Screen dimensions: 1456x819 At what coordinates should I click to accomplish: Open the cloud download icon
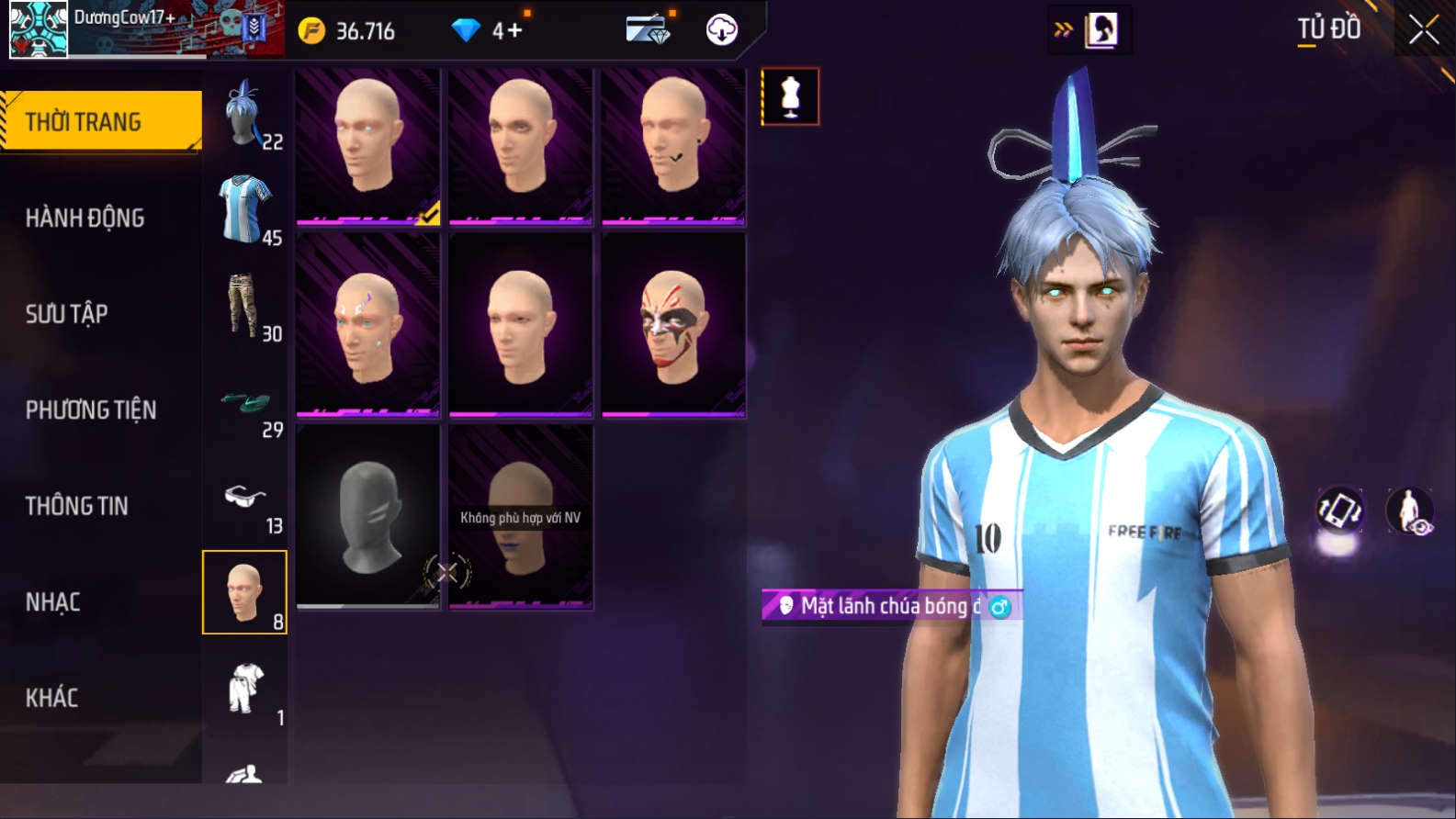point(721,30)
